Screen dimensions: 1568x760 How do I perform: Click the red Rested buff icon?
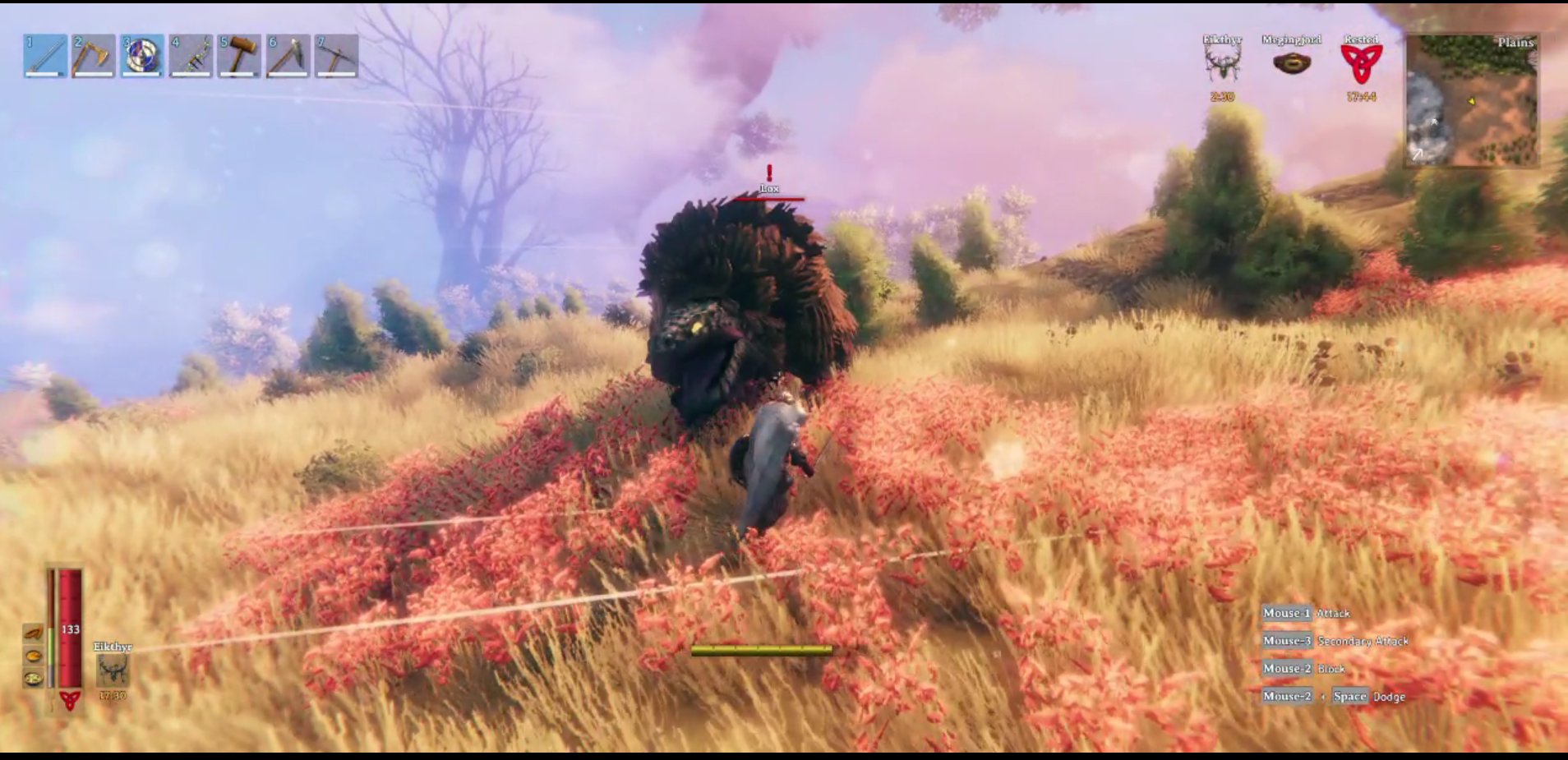[1363, 62]
